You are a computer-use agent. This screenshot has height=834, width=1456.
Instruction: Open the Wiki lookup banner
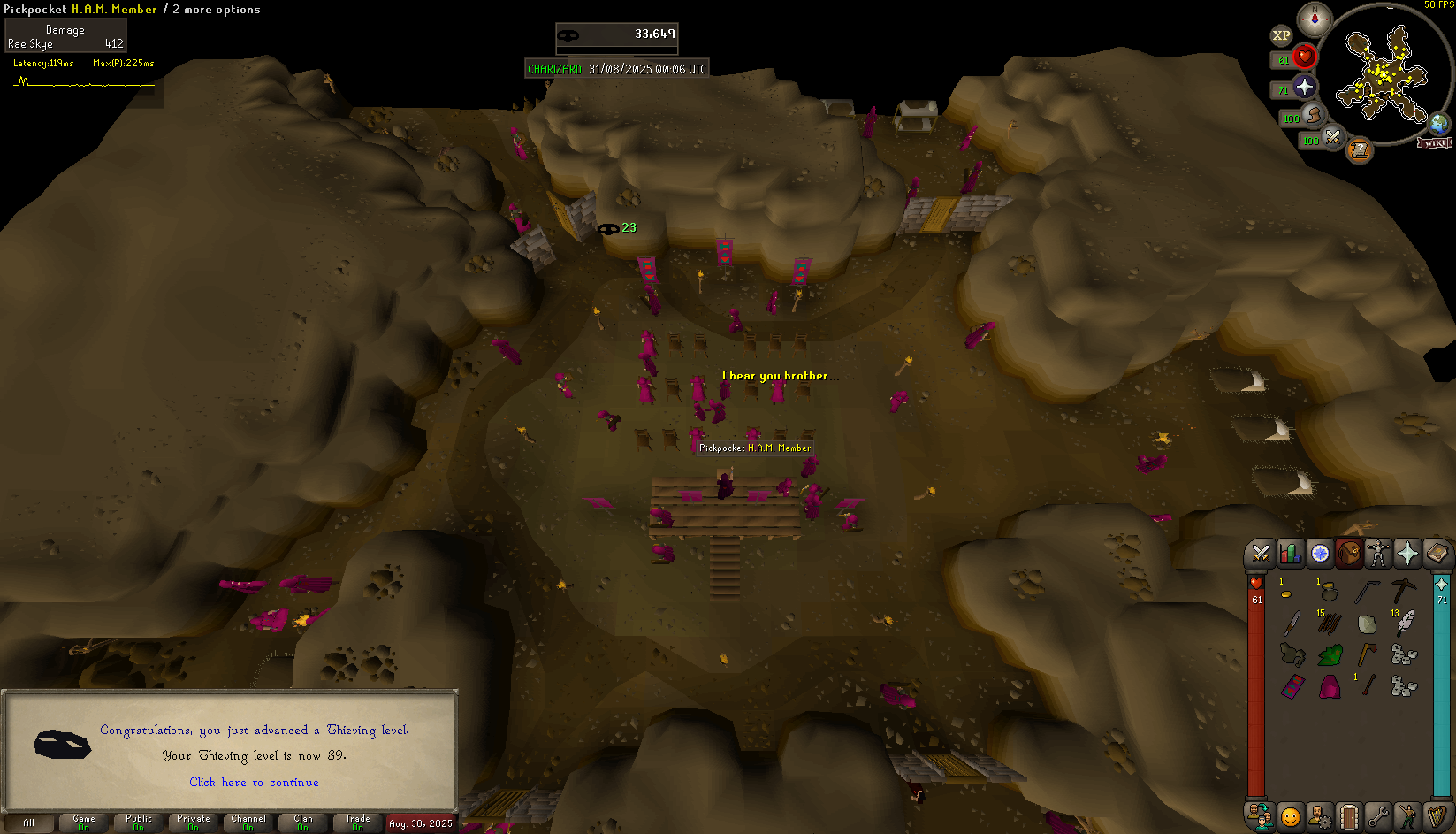pos(1435,142)
